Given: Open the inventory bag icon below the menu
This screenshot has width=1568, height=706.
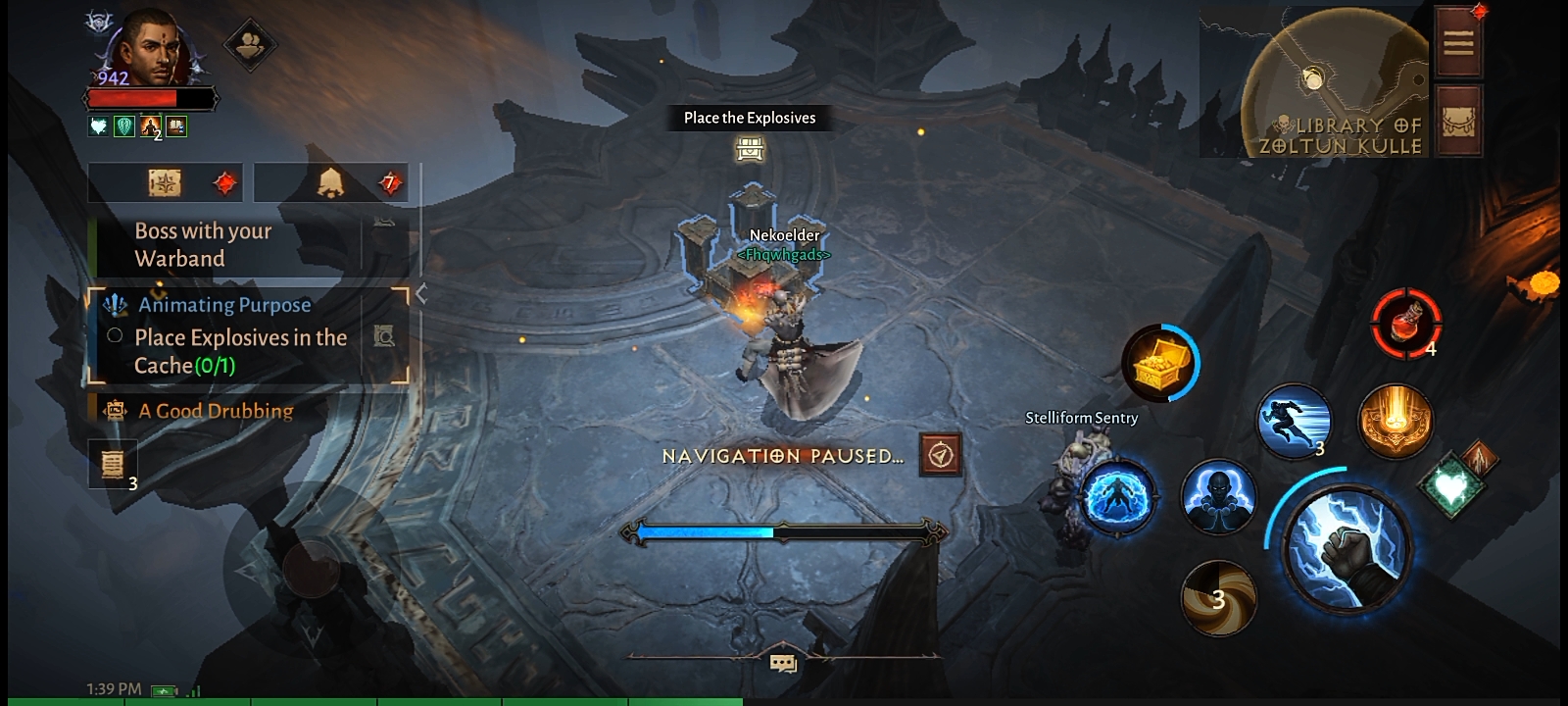Looking at the screenshot, I should click(x=1457, y=121).
